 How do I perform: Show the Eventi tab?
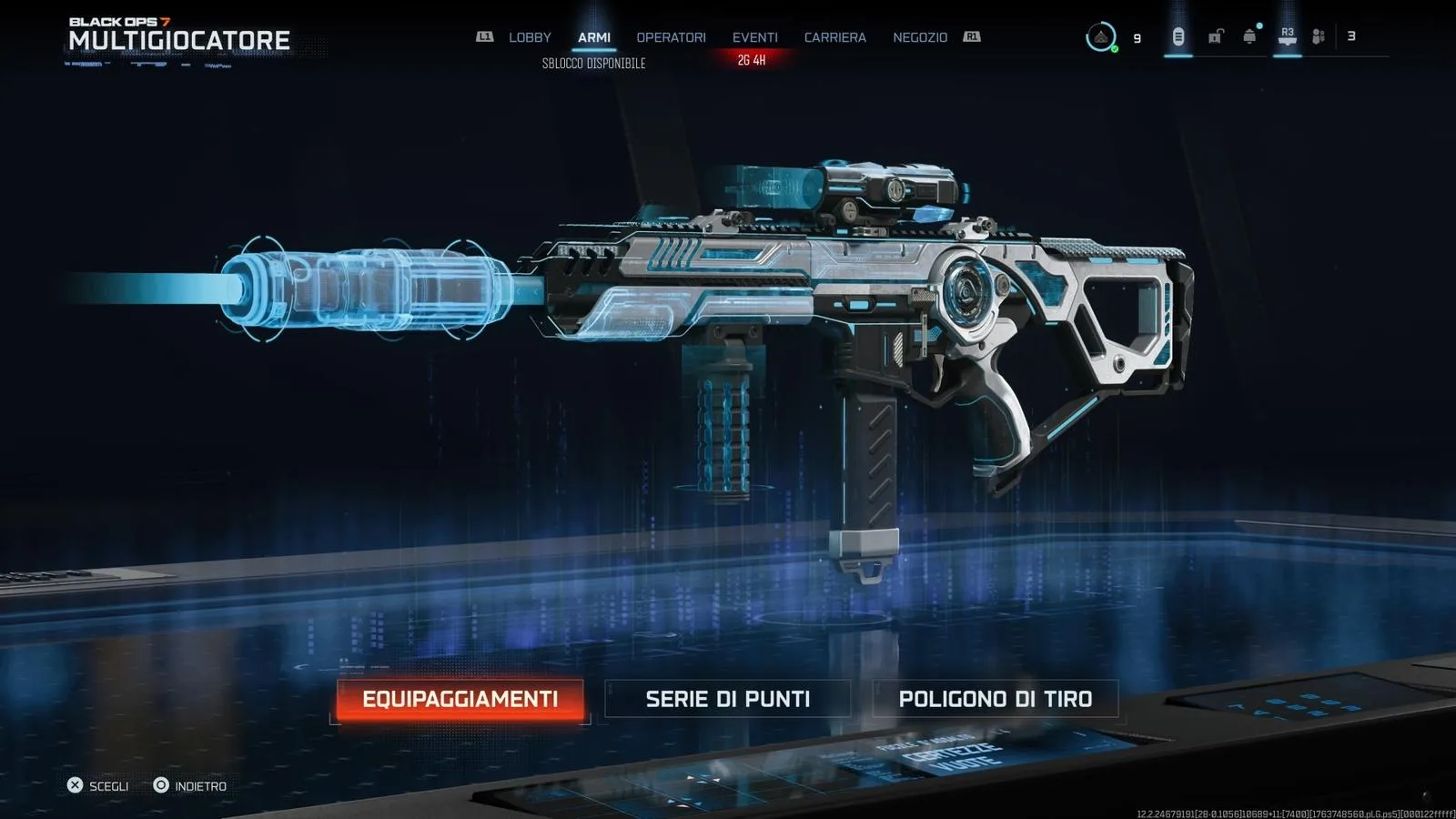tap(754, 37)
